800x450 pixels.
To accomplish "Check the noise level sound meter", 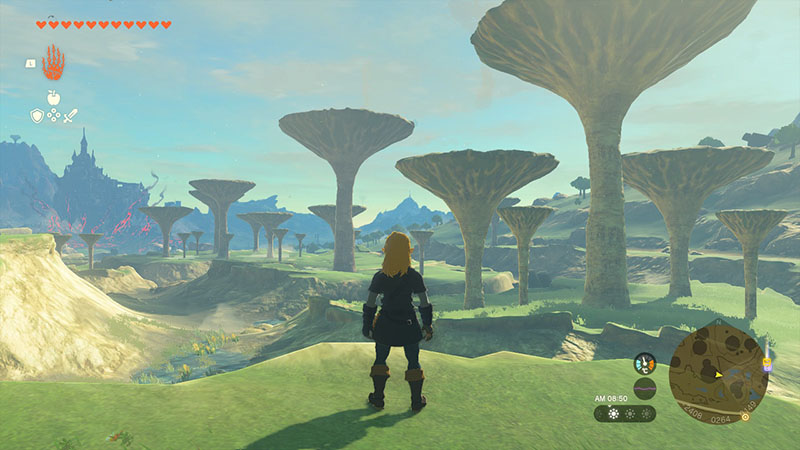I will [644, 388].
